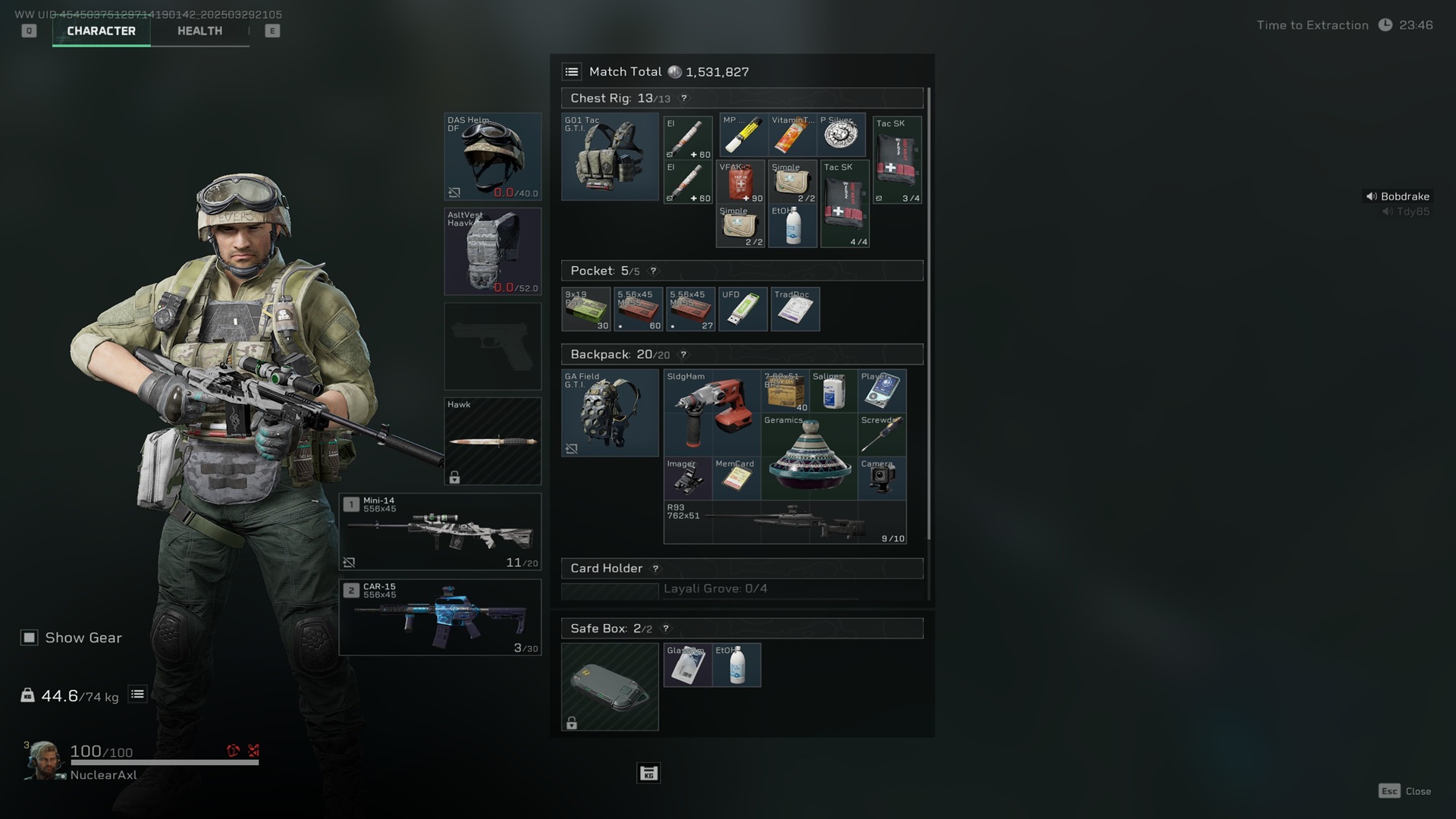1456x819 pixels.
Task: Open the help icon beside Card Holder
Action: click(x=655, y=569)
